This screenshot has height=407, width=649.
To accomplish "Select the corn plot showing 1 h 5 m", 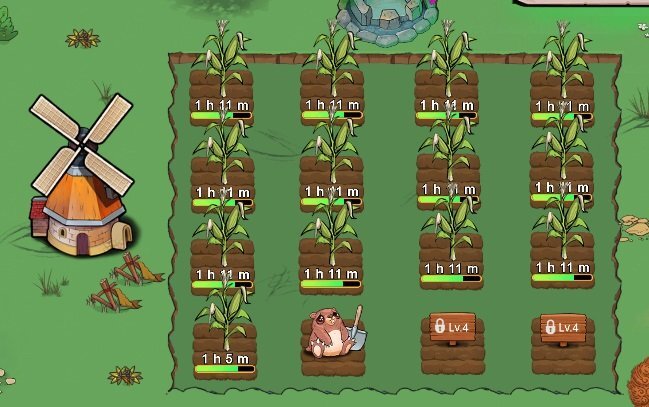I will pos(224,333).
